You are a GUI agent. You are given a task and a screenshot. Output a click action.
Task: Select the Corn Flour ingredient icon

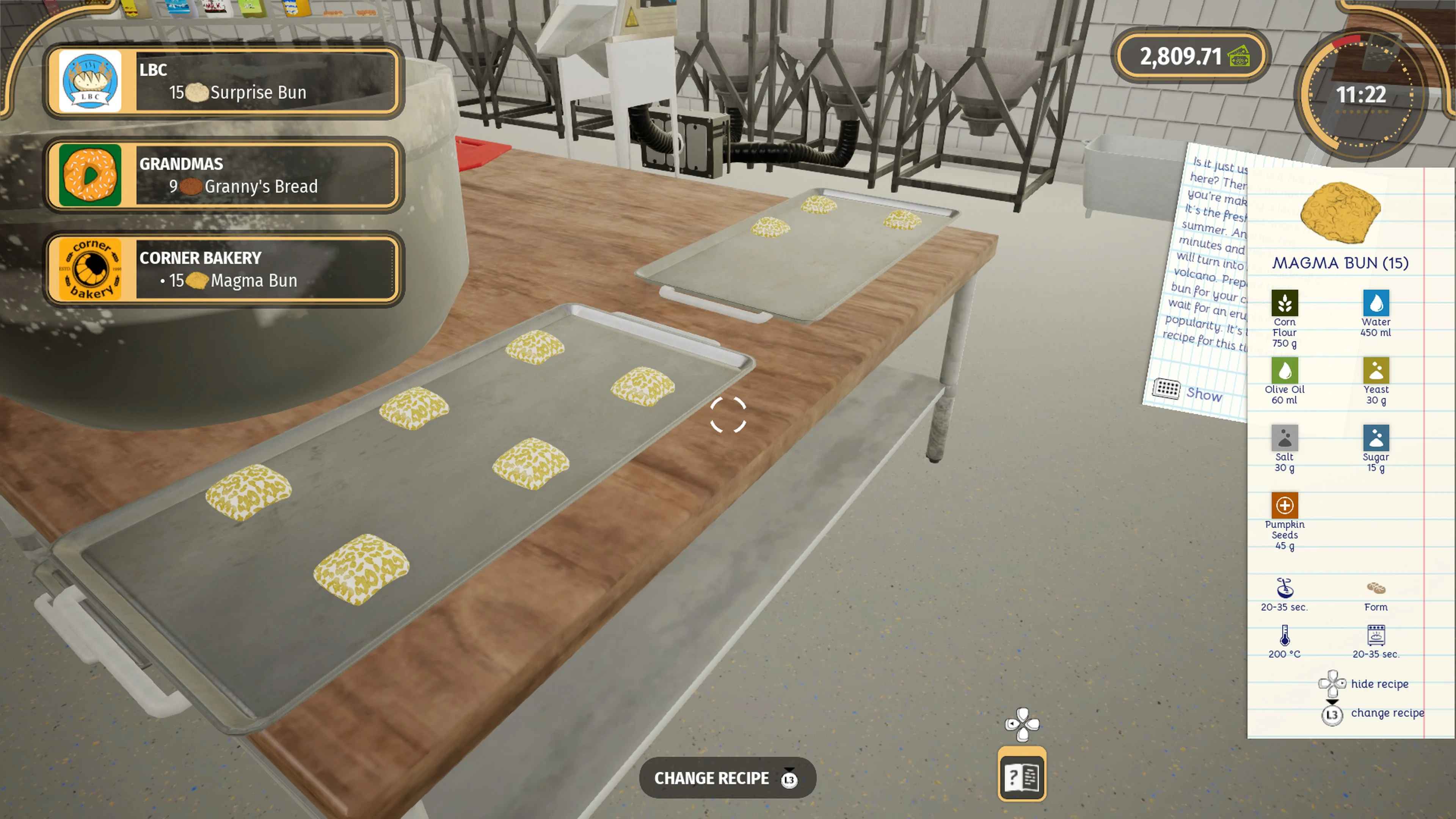[x=1285, y=303]
